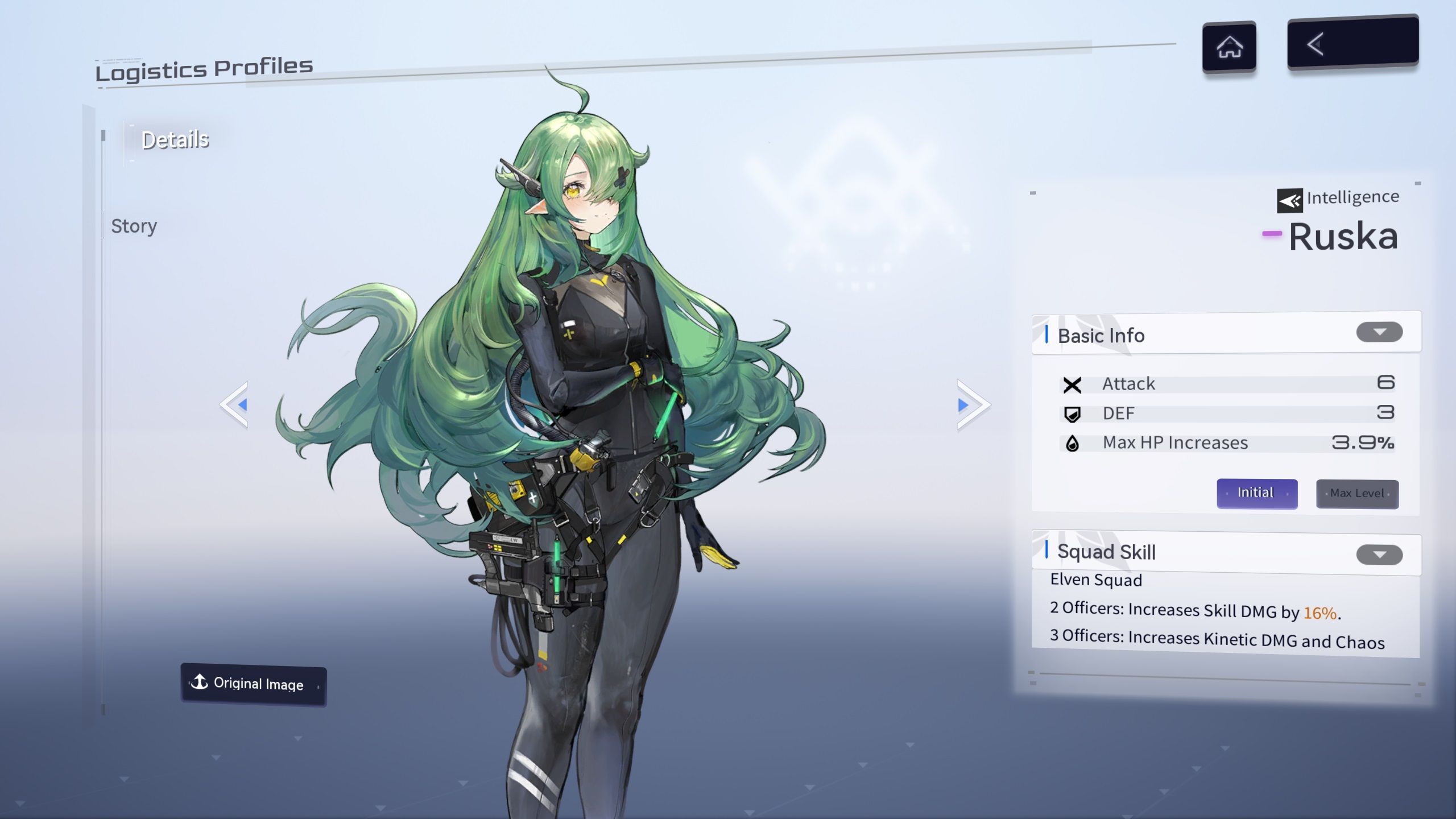
Task: Click the anchor icon on Original Image
Action: [200, 682]
